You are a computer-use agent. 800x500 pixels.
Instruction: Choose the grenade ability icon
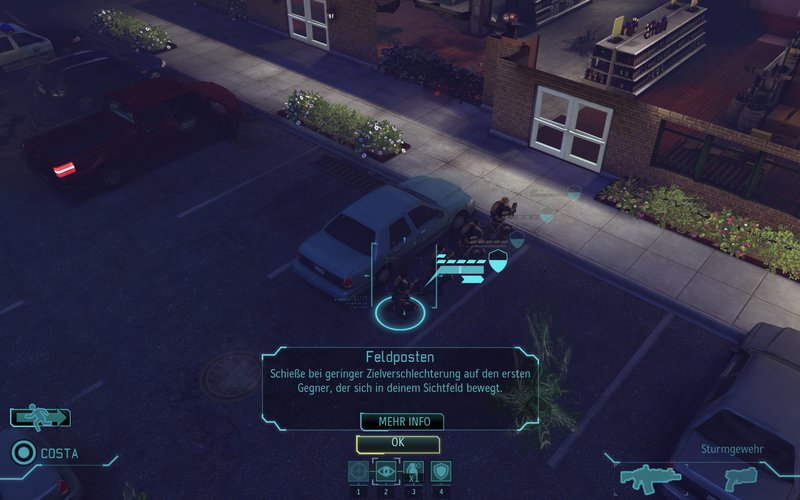pos(413,471)
